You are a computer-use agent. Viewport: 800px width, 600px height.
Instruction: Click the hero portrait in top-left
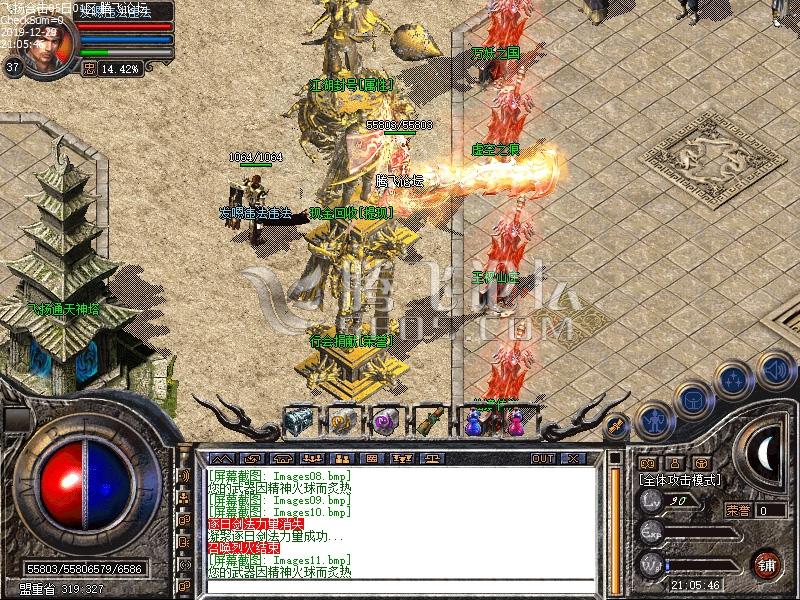tap(45, 45)
